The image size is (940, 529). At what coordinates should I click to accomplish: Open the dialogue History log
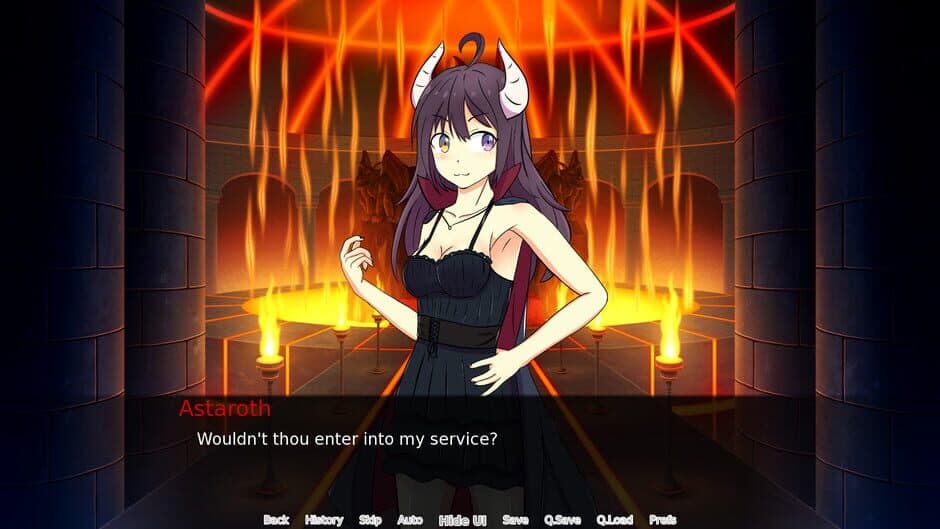(x=323, y=520)
